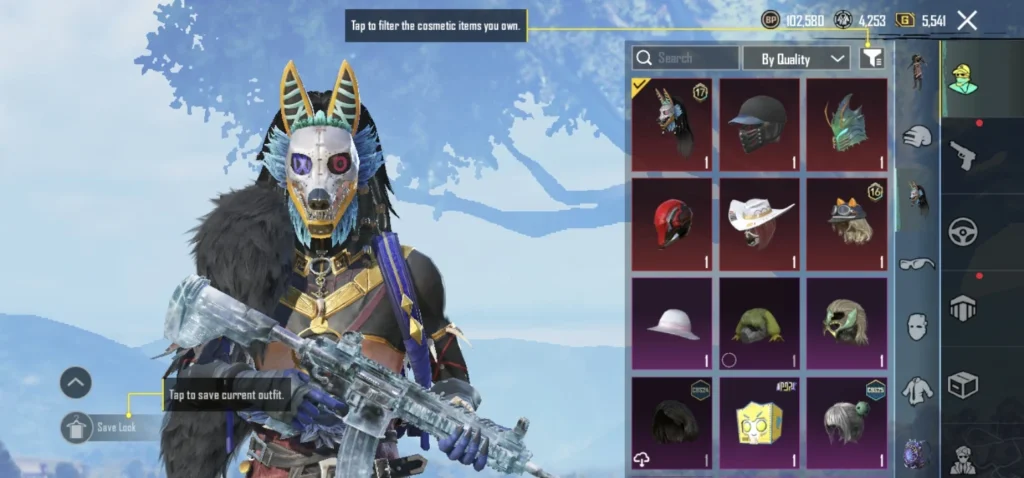The image size is (1024, 478).
Task: Switch to the helmet category tab
Action: coord(916,137)
